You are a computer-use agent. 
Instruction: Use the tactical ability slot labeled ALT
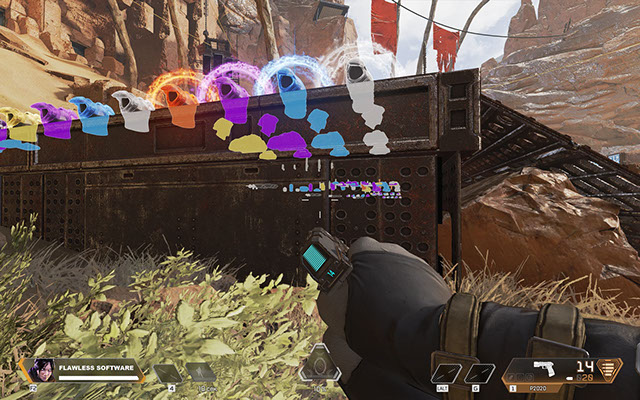point(446,373)
